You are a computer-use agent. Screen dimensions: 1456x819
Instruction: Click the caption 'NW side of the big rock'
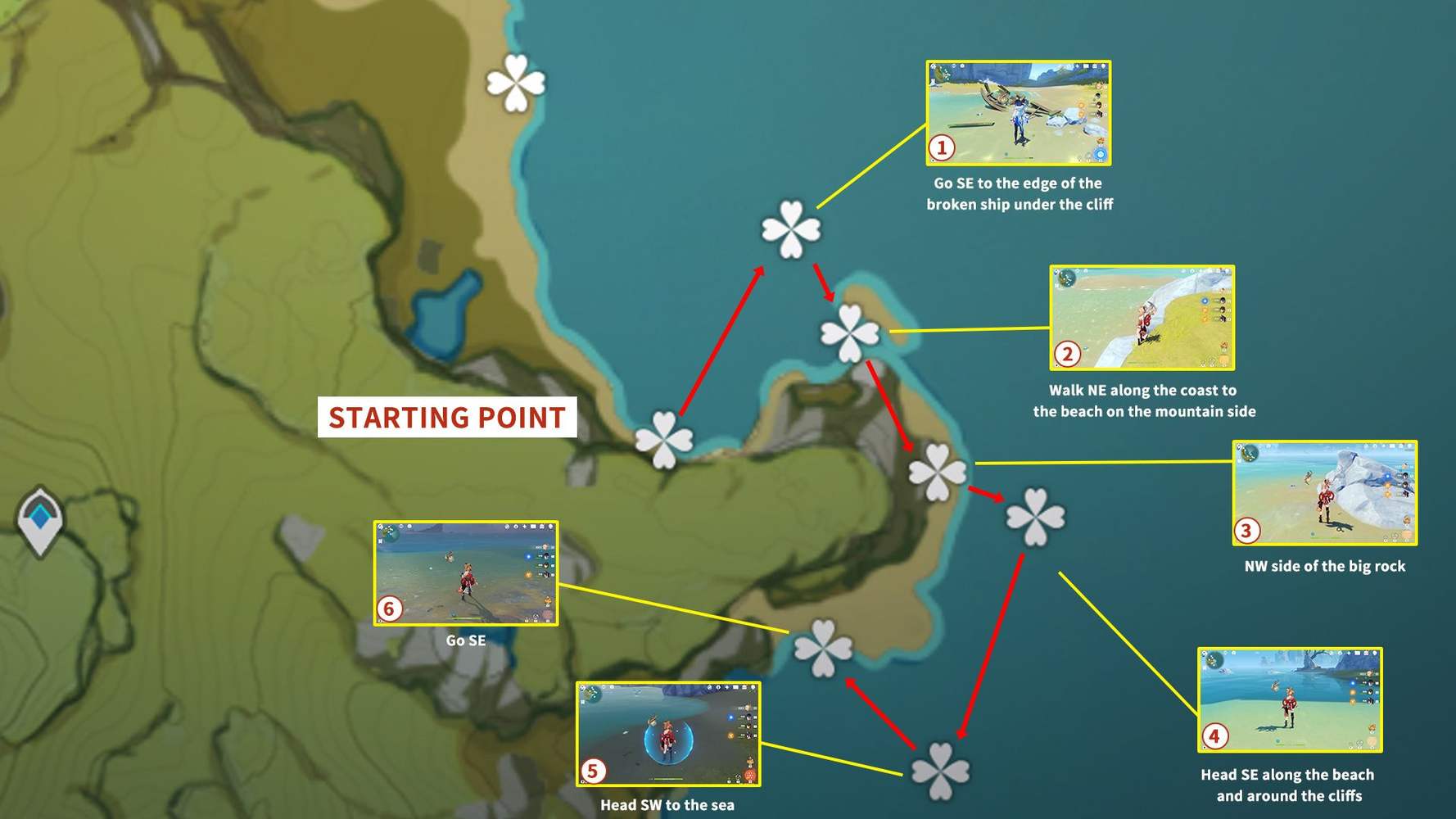1324,565
